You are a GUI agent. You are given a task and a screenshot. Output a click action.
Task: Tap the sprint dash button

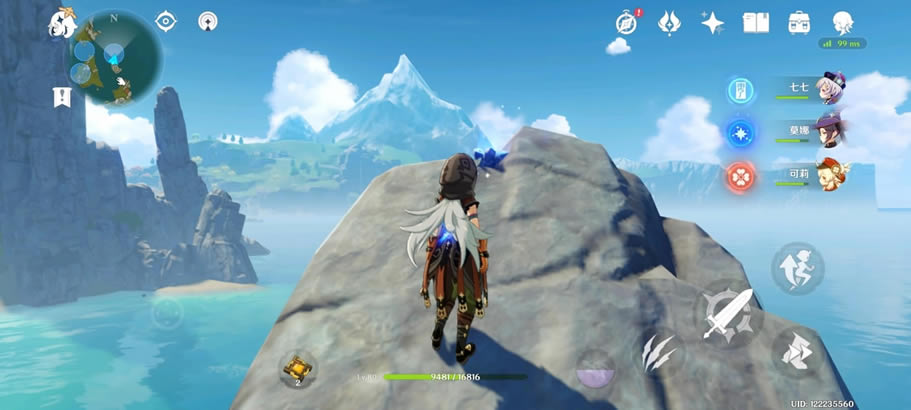click(797, 268)
